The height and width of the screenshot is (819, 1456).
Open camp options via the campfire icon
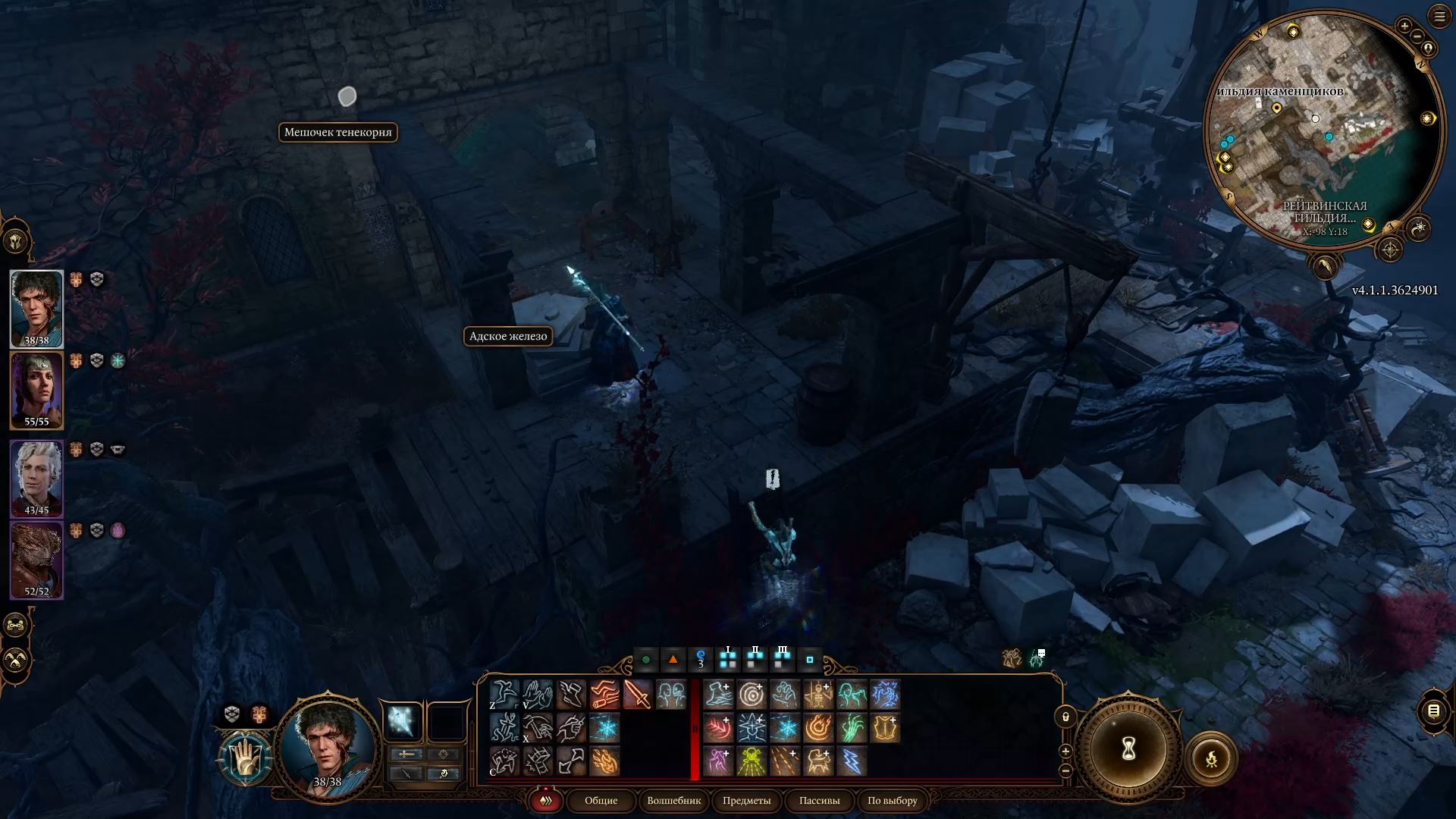coord(1212,758)
